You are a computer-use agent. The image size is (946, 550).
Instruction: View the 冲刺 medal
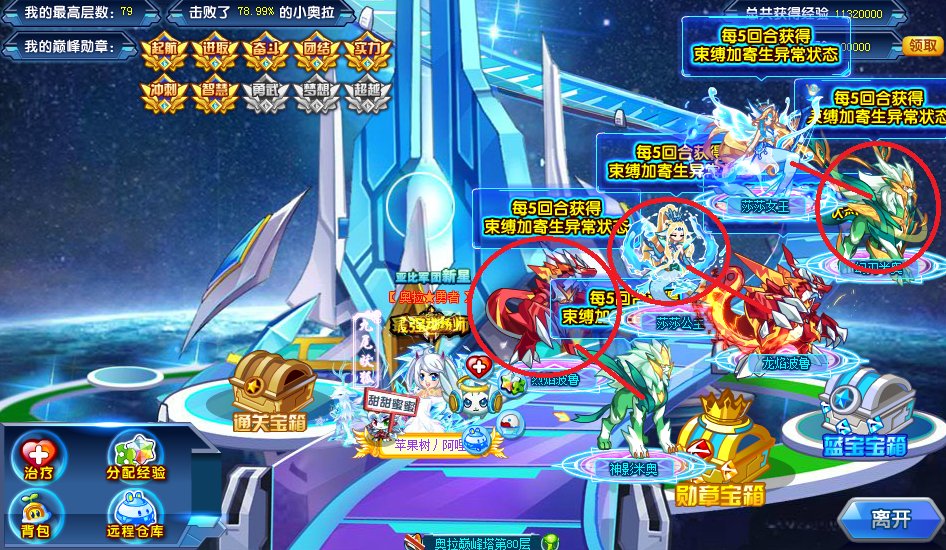pos(164,94)
